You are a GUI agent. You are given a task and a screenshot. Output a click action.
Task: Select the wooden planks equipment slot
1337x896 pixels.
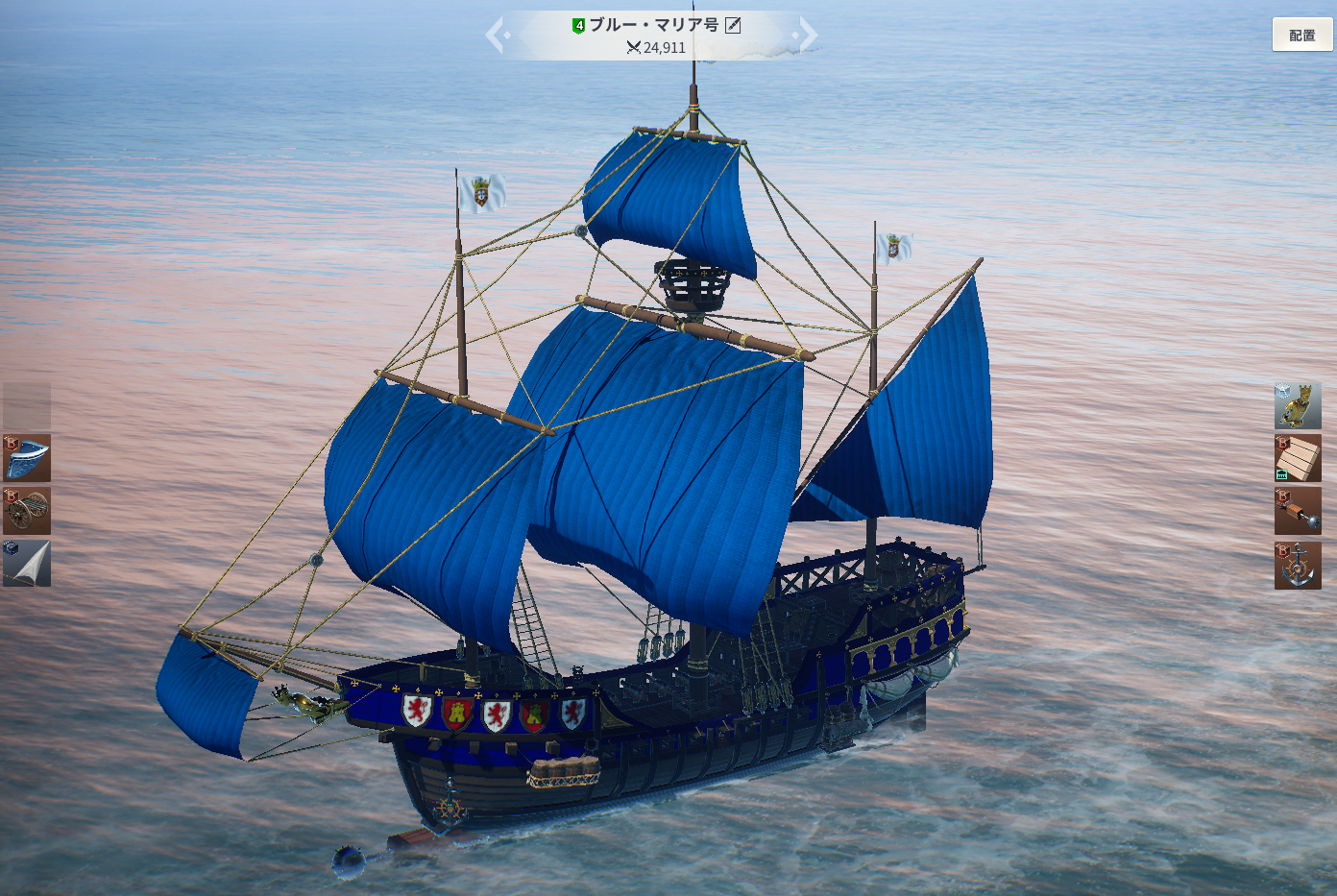pos(1298,458)
